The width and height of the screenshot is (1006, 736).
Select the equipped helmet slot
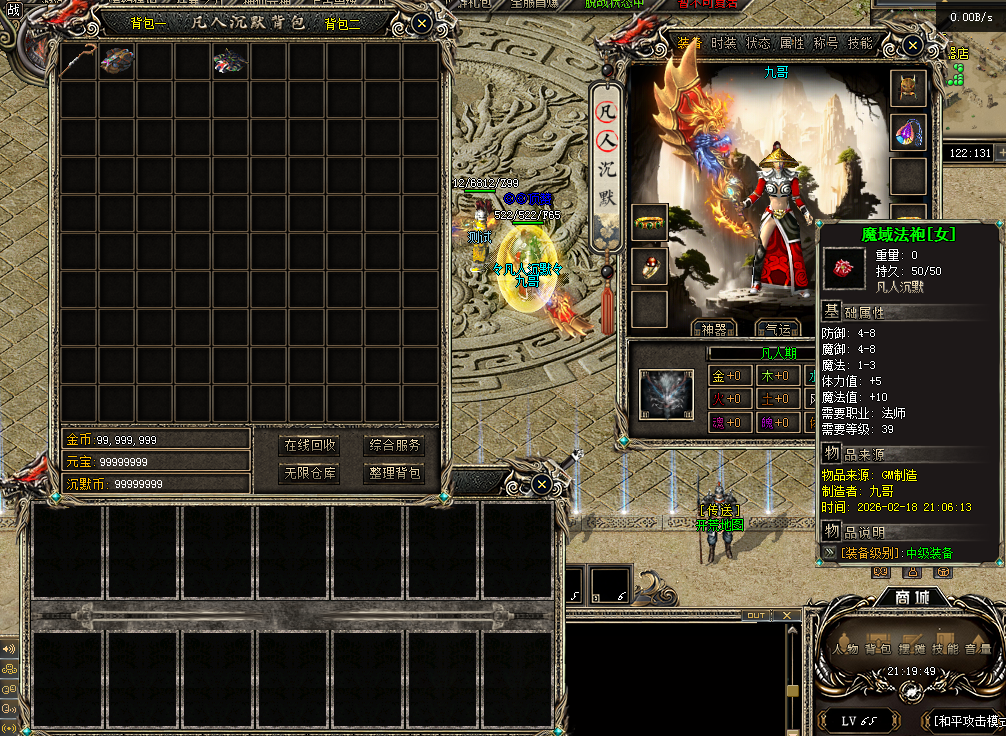(908, 89)
